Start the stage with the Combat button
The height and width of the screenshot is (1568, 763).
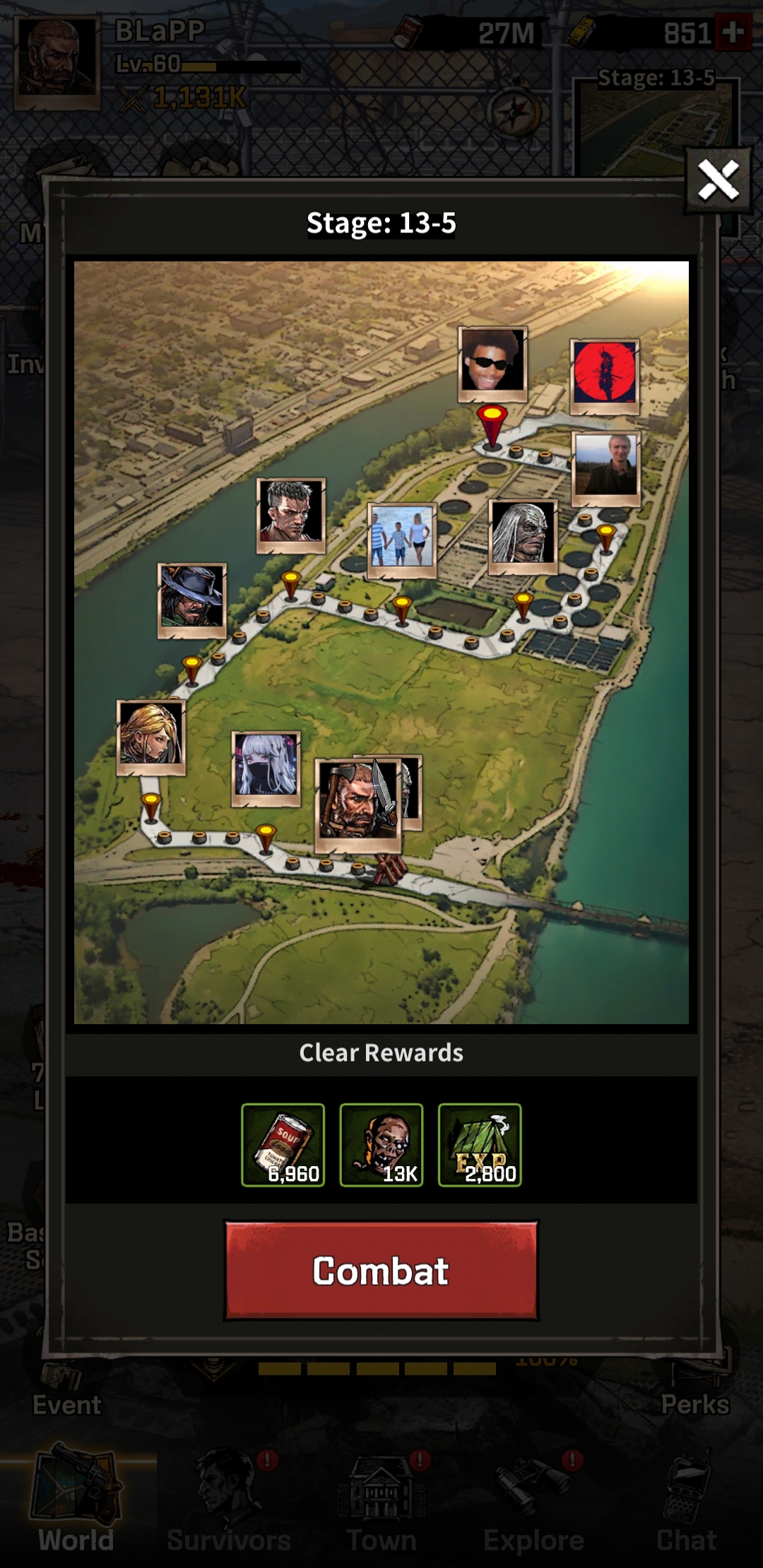pos(381,1270)
